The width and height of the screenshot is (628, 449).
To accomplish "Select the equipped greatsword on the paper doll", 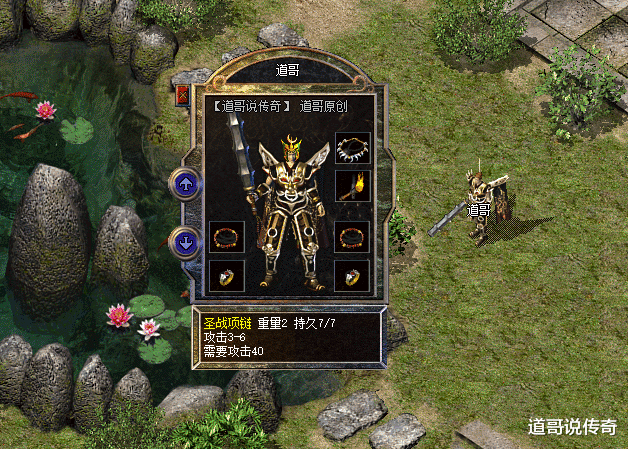I will (x=242, y=168).
